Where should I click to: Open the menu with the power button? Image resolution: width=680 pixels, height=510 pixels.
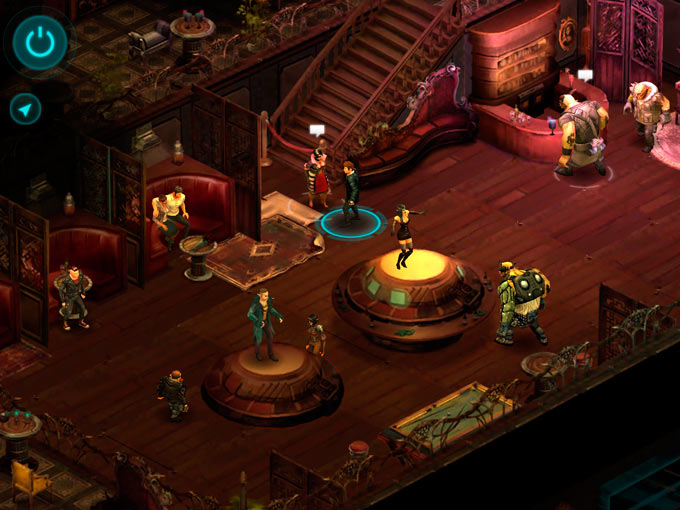click(40, 42)
